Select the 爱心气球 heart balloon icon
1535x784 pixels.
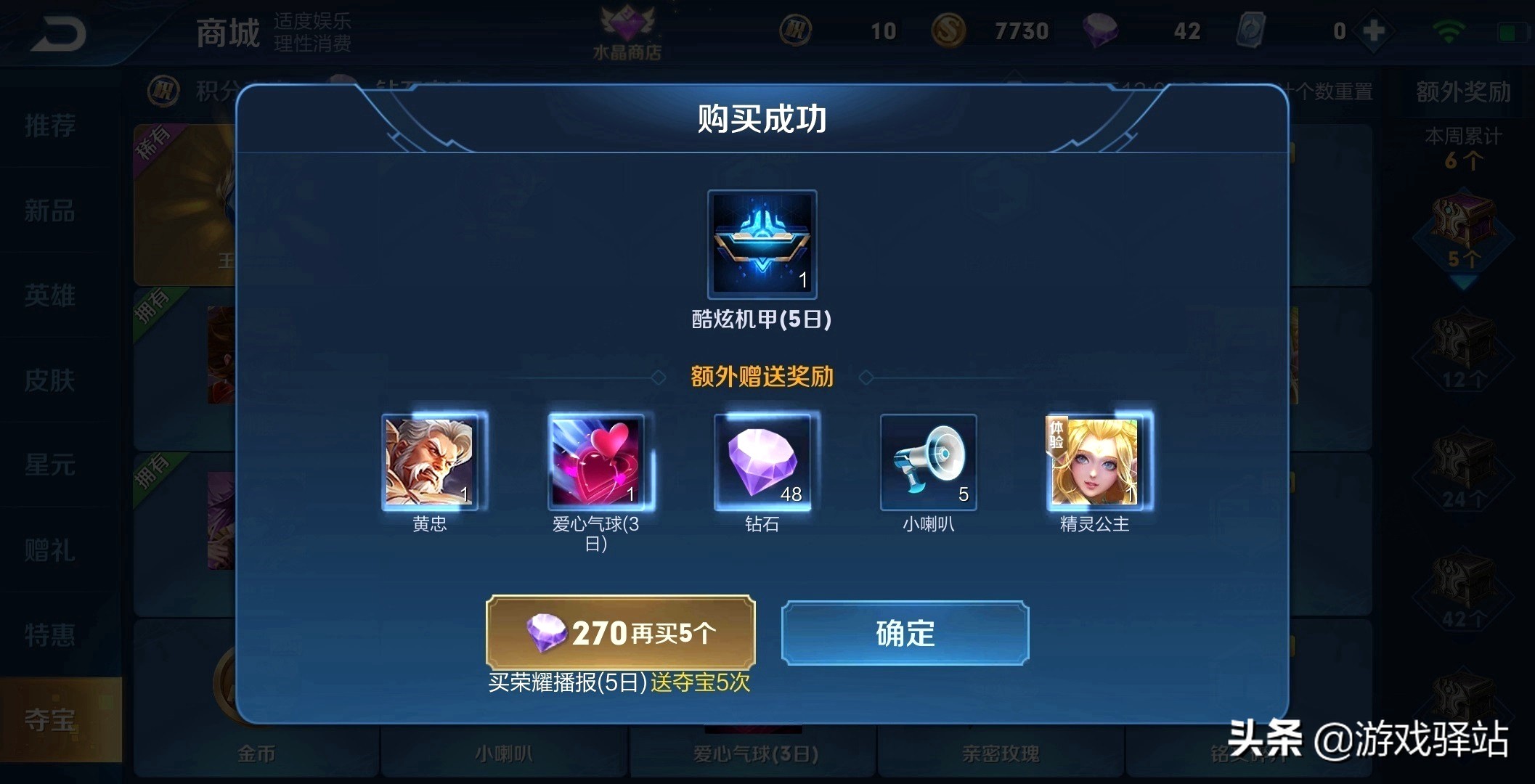tap(597, 462)
